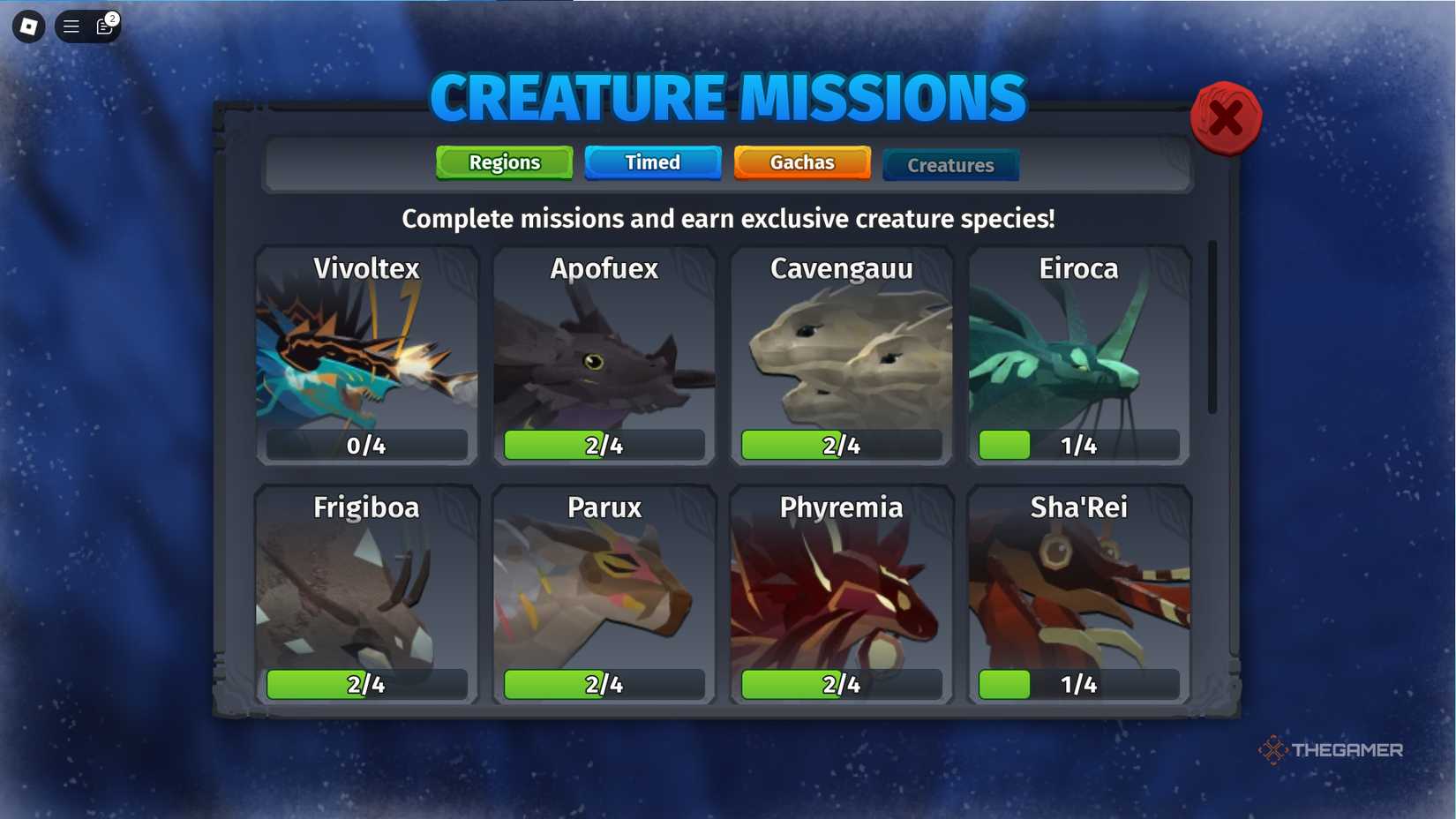Close the Creature Missions window
Image resolution: width=1456 pixels, height=819 pixels.
1226,117
